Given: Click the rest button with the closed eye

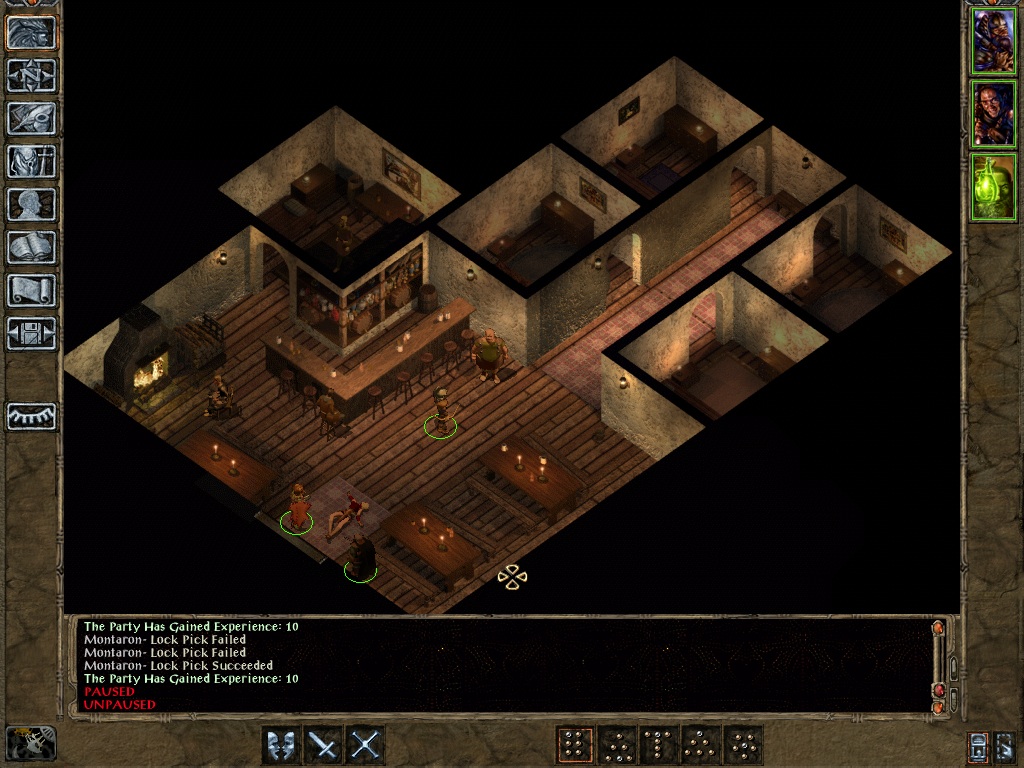Looking at the screenshot, I should (x=32, y=415).
